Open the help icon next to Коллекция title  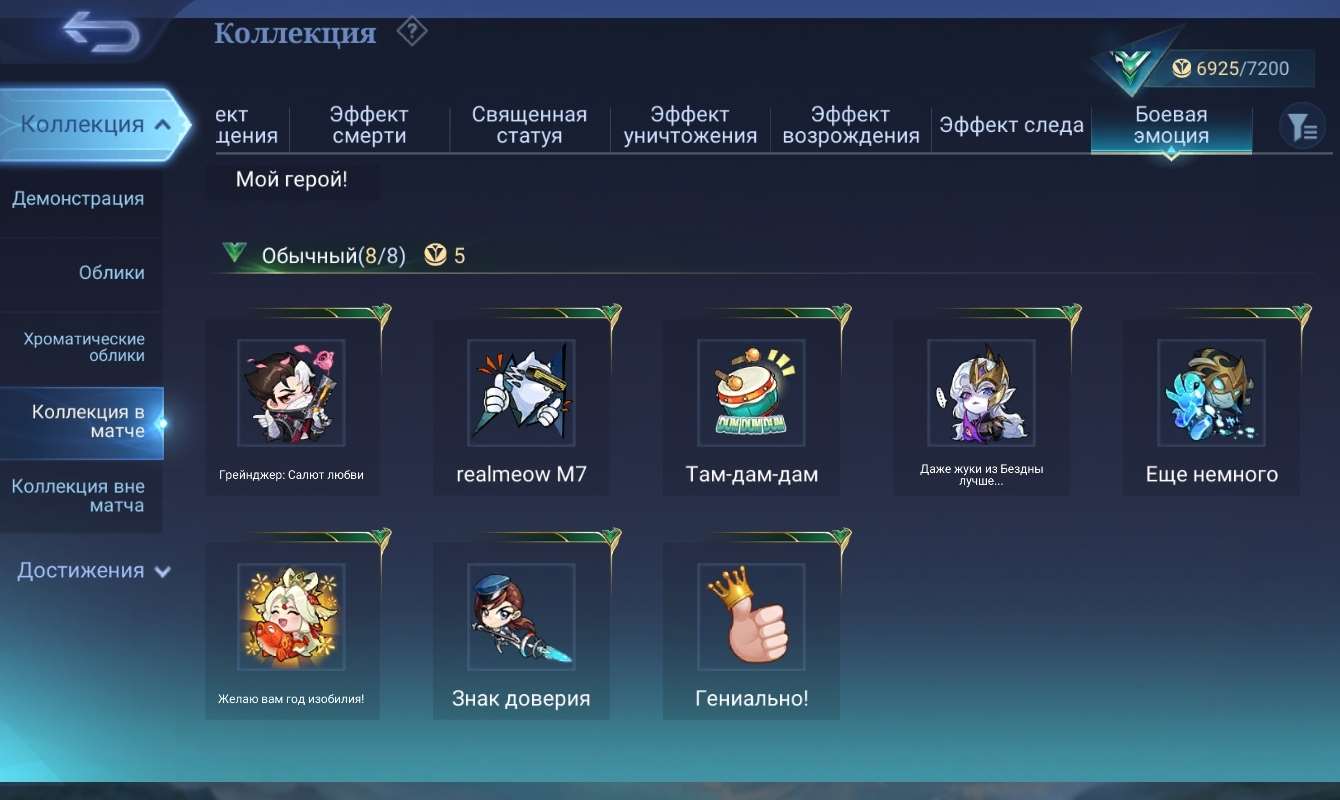412,31
